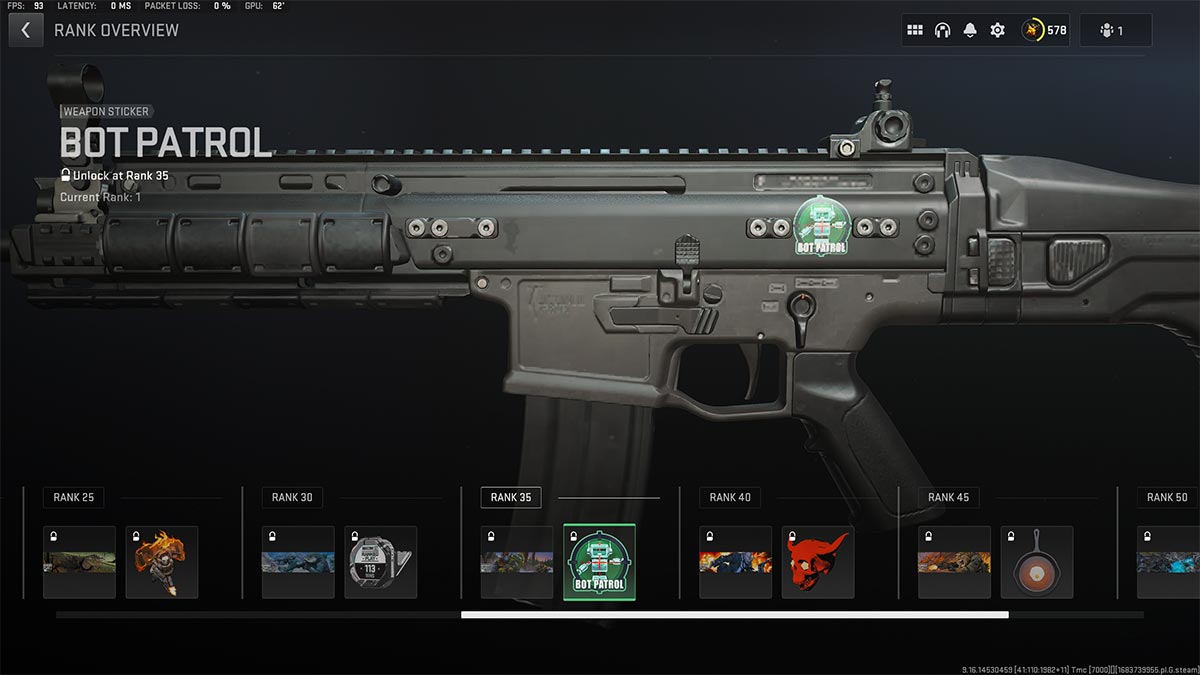Select the Rank 40 calling card reward
1200x675 pixels.
click(x=735, y=562)
